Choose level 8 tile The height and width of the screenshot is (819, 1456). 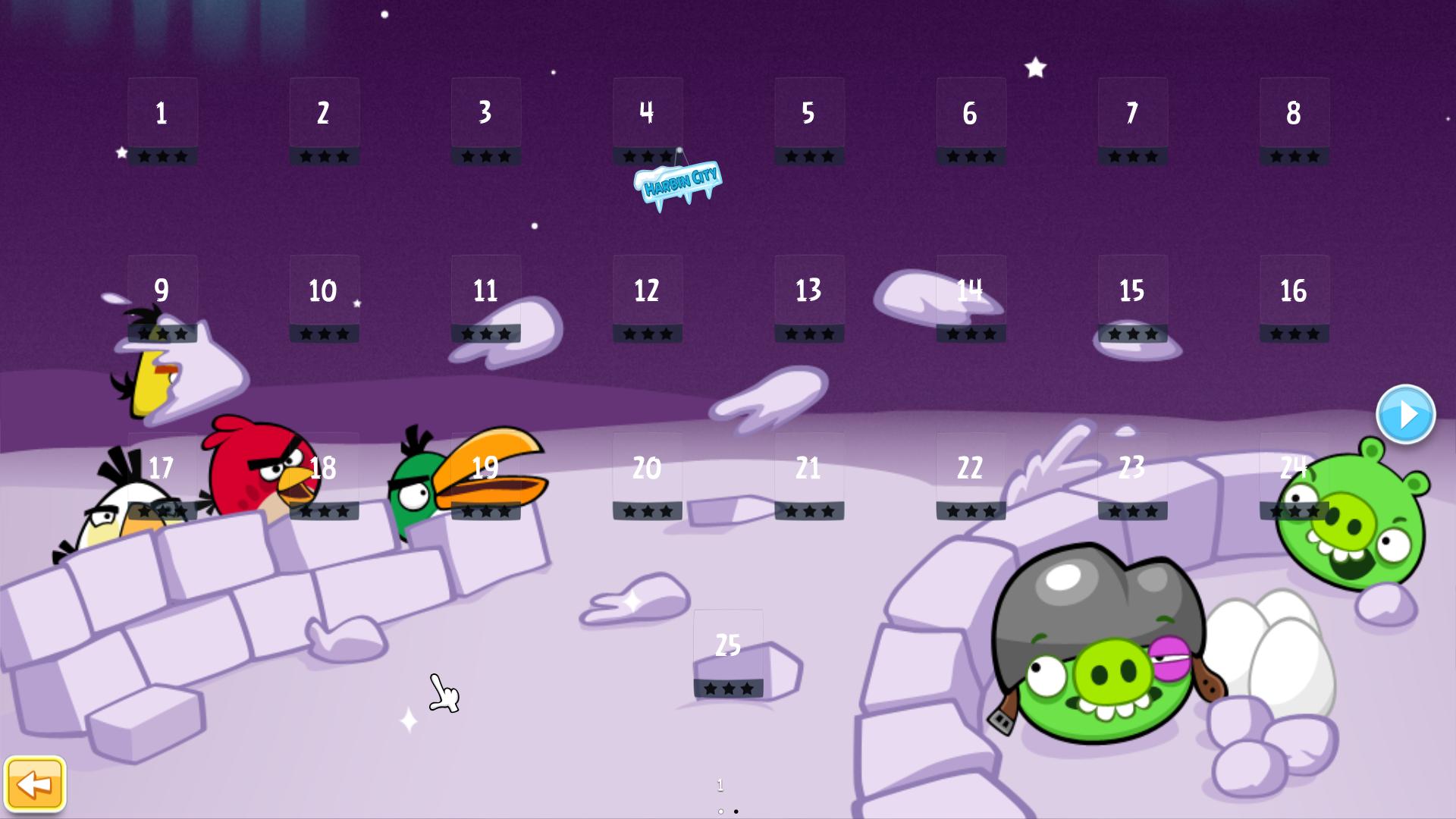[x=1294, y=120]
